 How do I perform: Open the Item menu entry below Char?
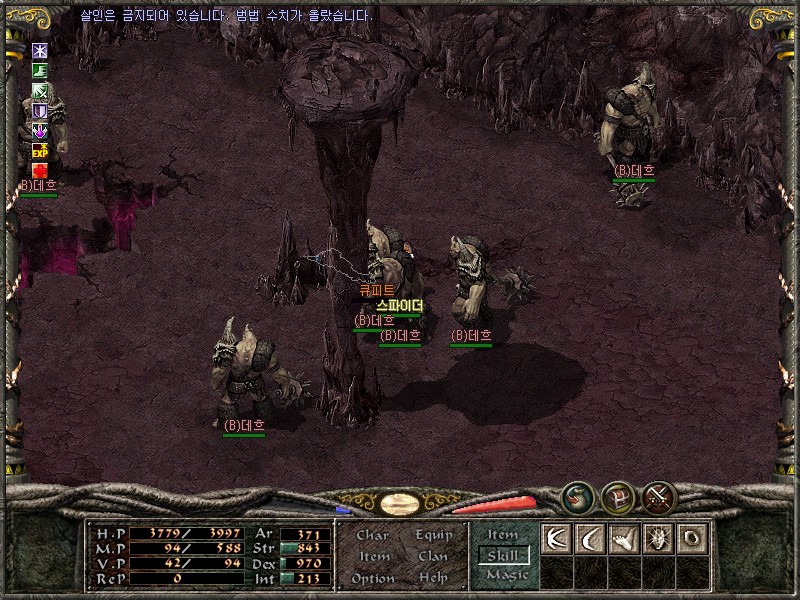[374, 556]
